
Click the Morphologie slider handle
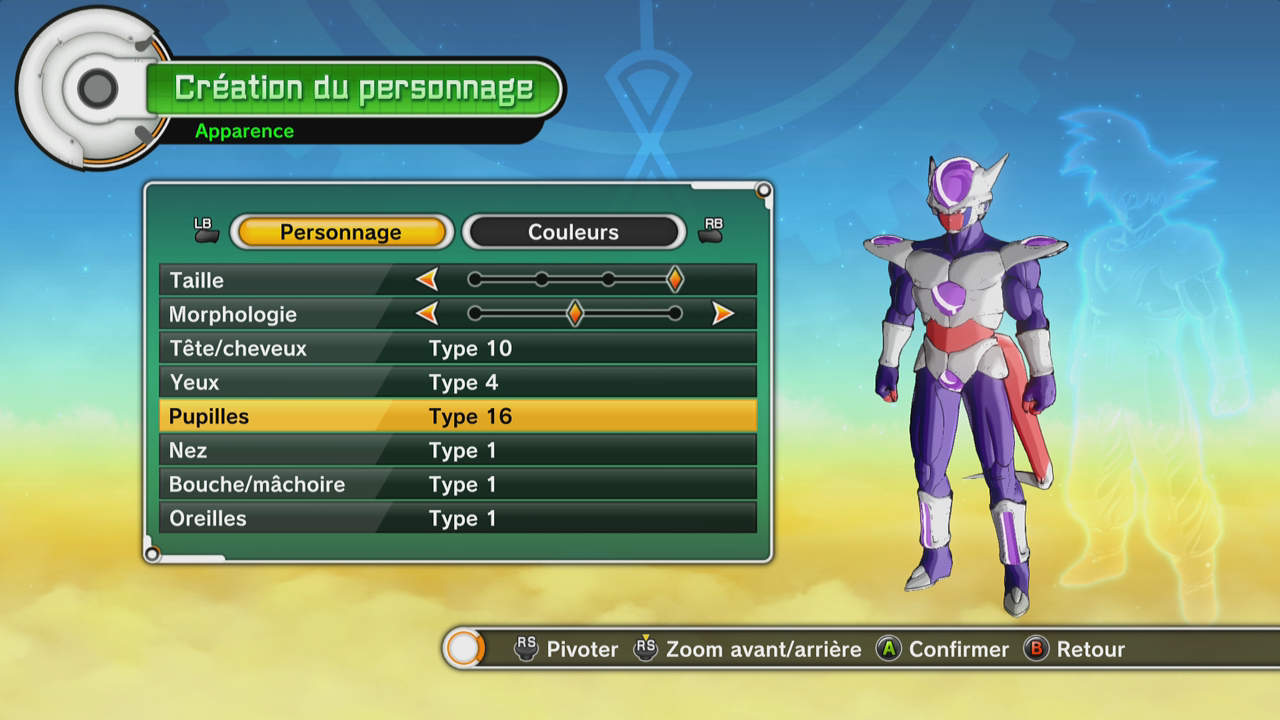(574, 314)
